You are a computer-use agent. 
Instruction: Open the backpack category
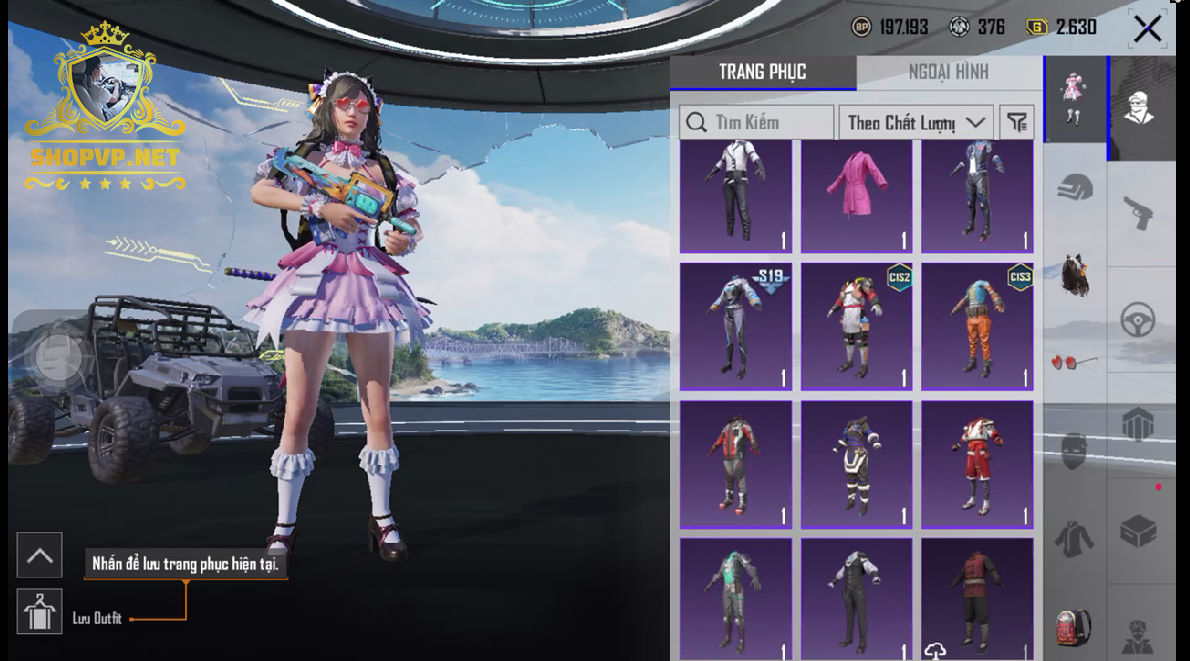coord(1075,625)
